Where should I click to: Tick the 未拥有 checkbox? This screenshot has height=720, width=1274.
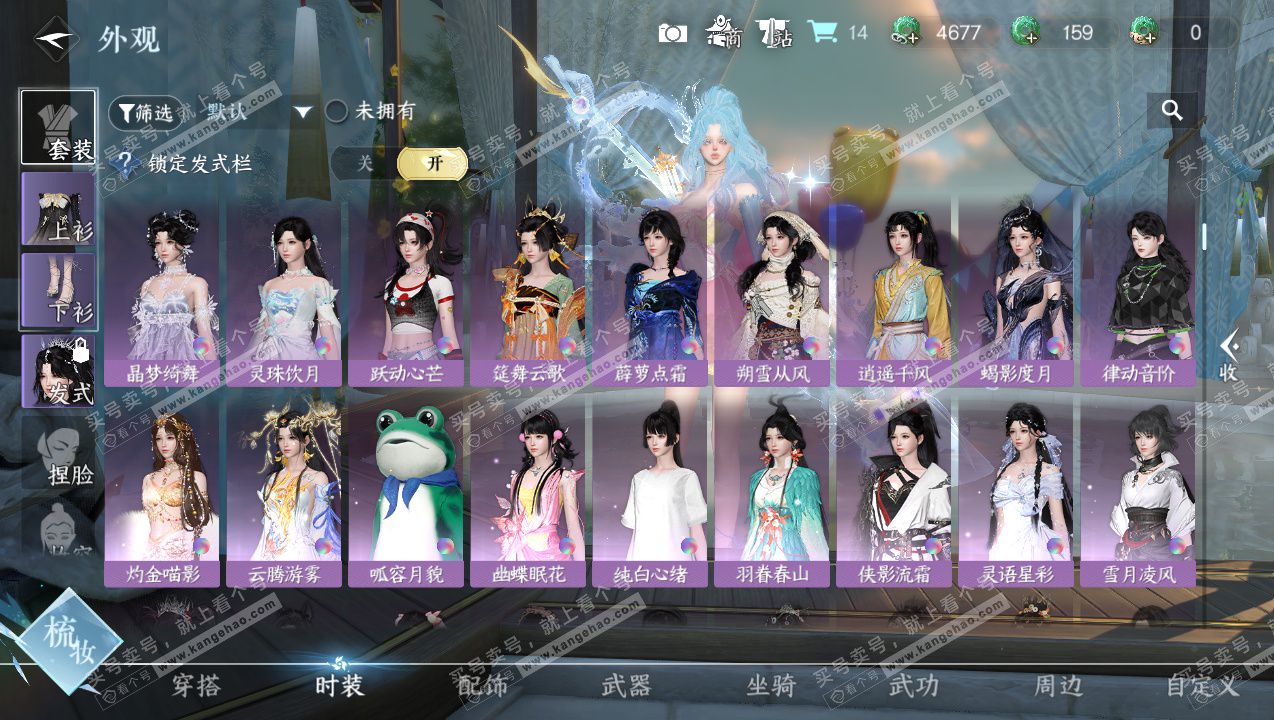[x=337, y=111]
